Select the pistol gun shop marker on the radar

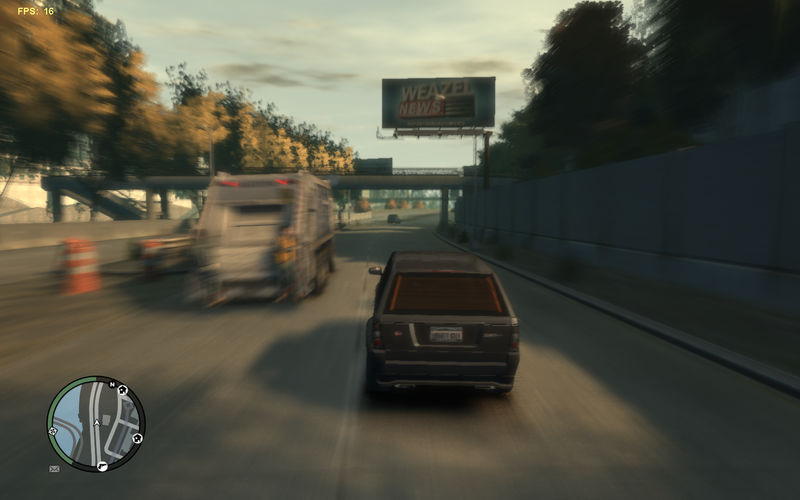(x=102, y=465)
